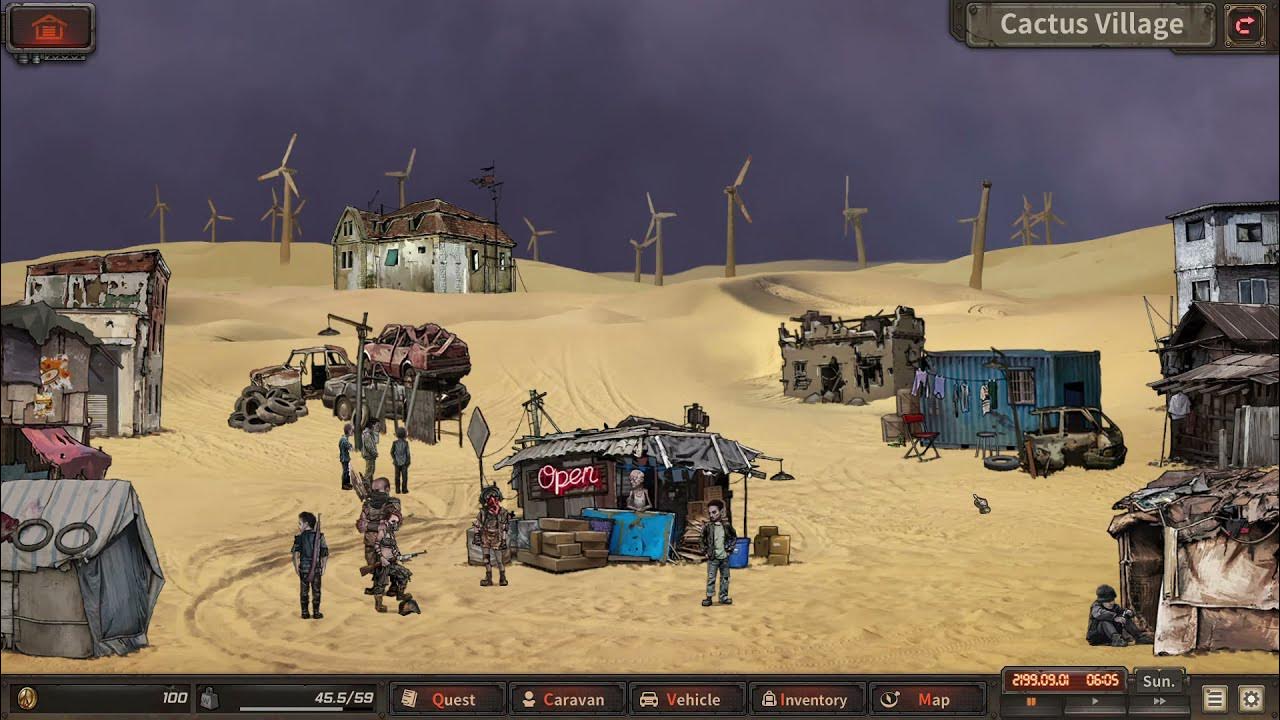Screen dimensions: 1280x720
Task: Leave Cactus Village via red exit arrow
Action: [1245, 26]
